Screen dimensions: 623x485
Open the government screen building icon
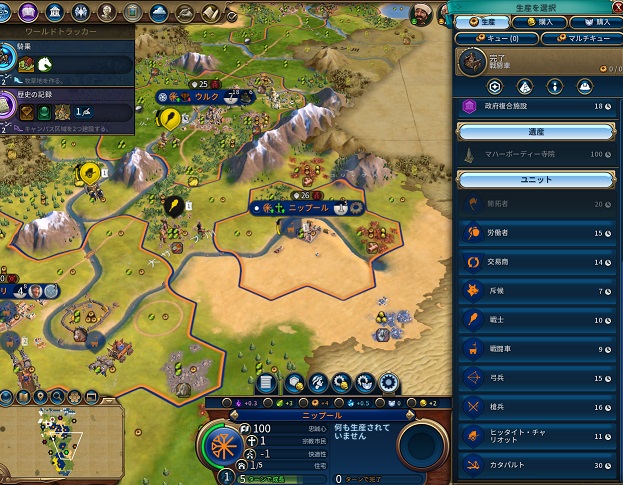[x=53, y=13]
